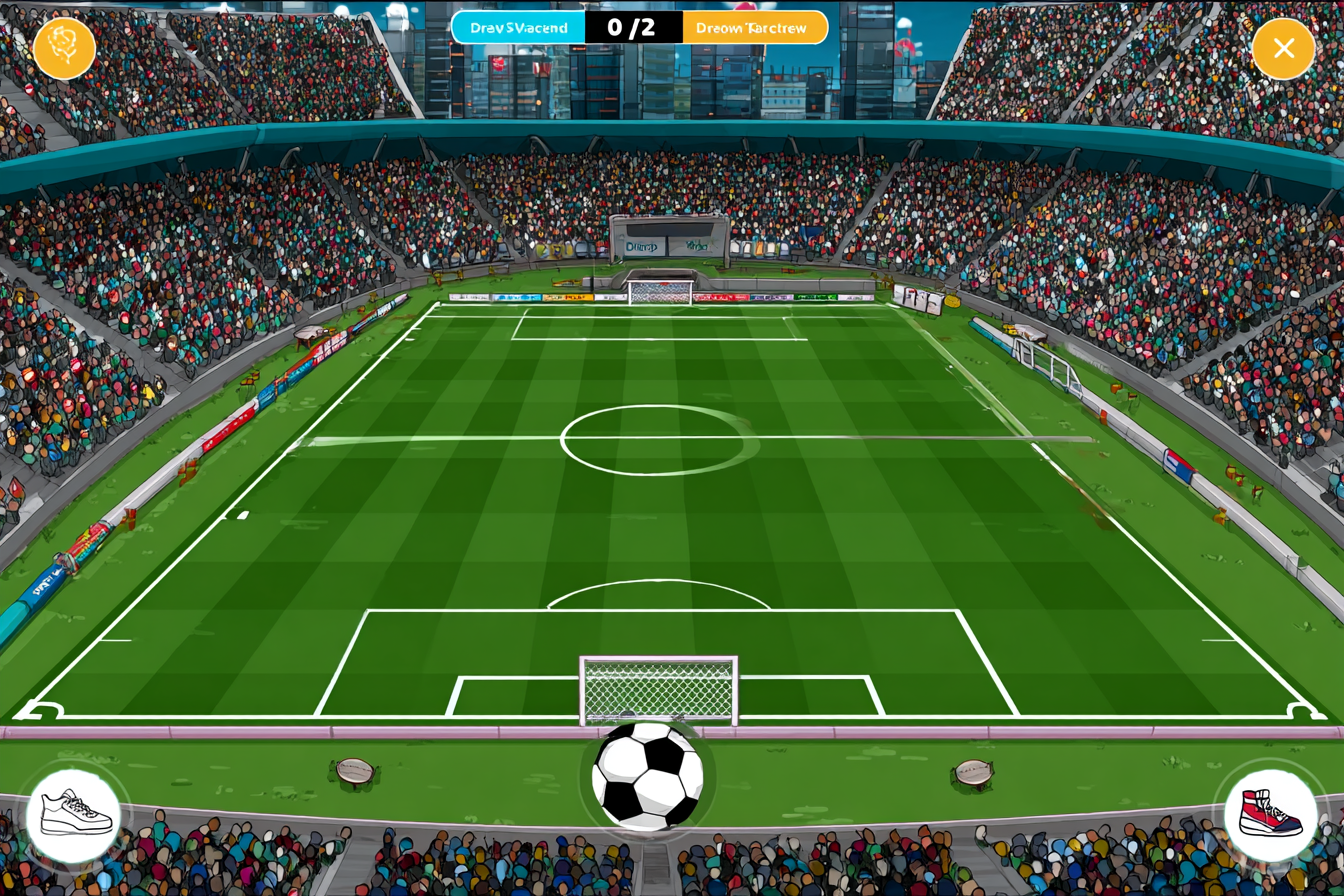The width and height of the screenshot is (1344, 896).
Task: Click the cyan team name color banner
Action: [x=517, y=27]
